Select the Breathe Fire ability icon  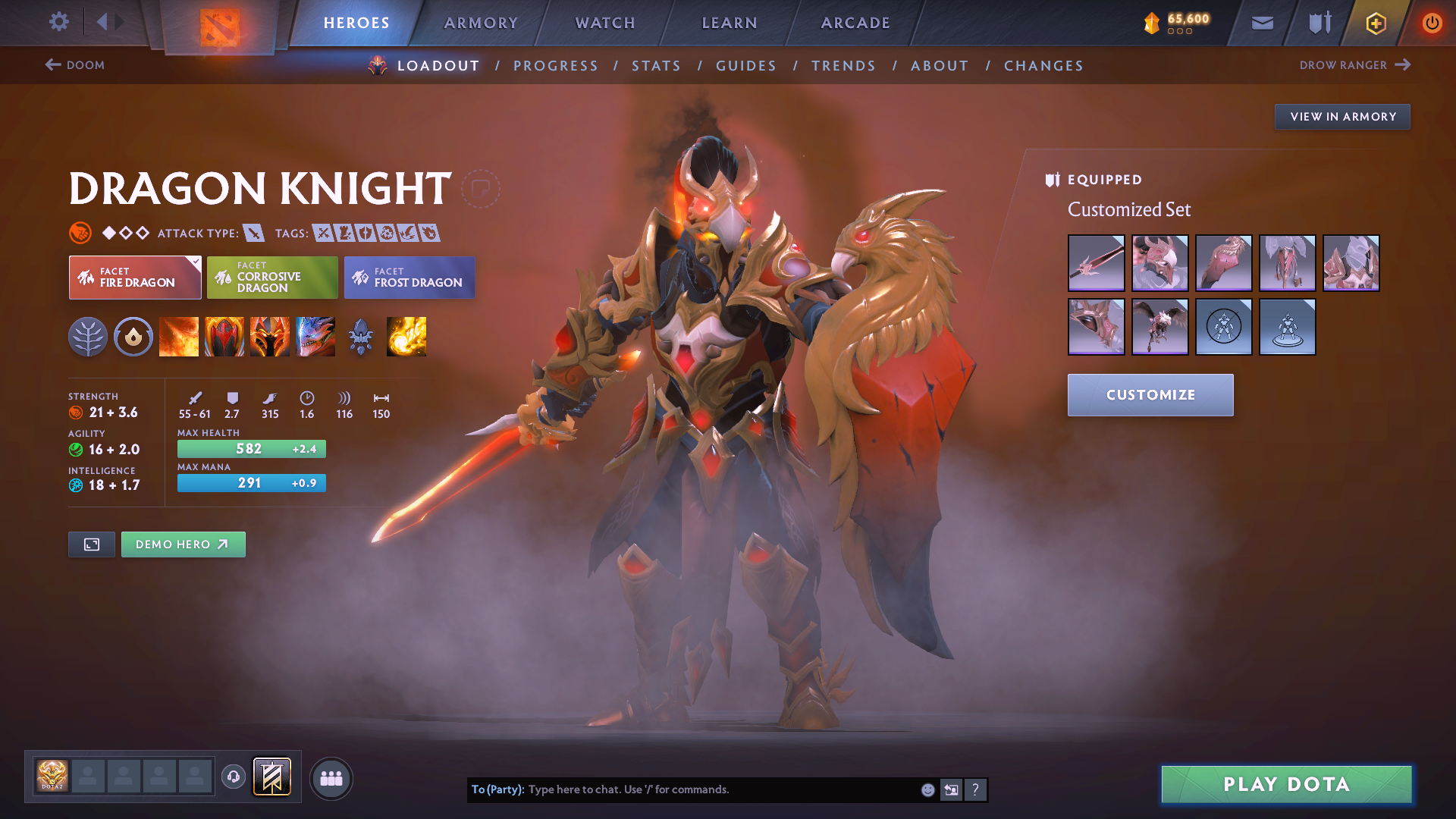point(179,337)
